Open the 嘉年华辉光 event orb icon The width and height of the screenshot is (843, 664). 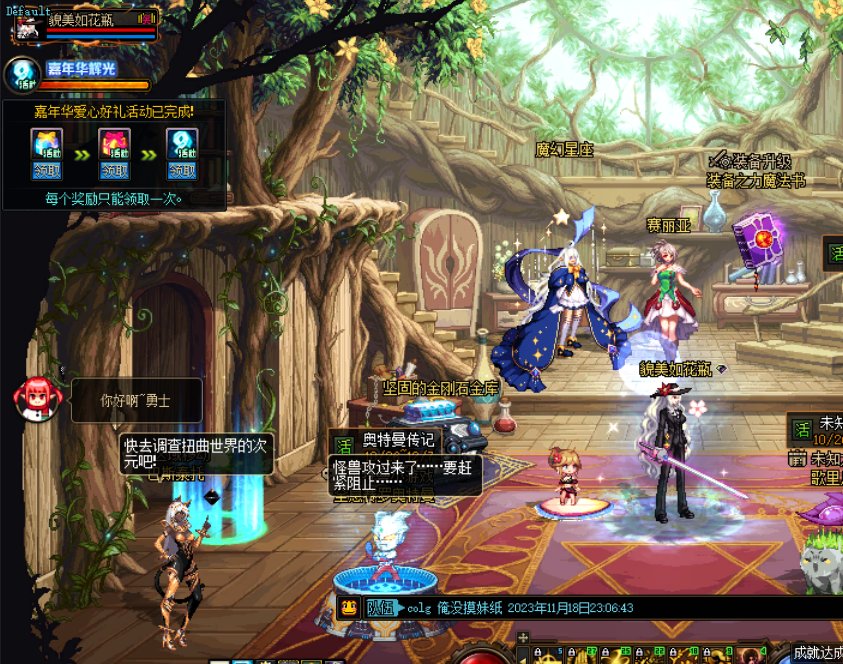pos(22,75)
